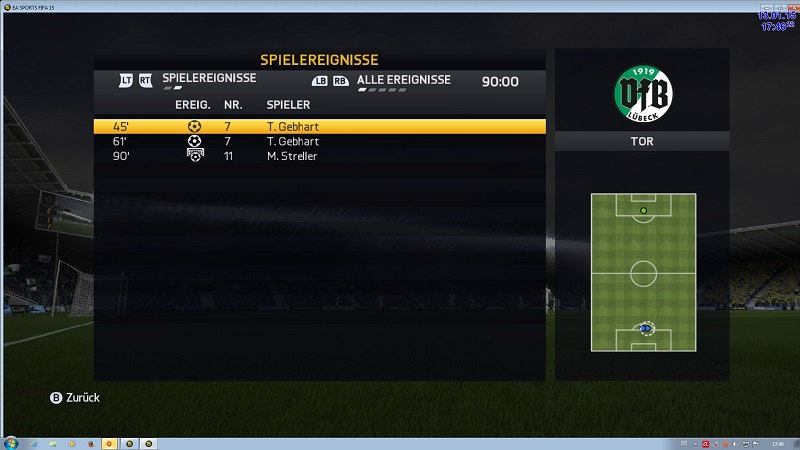This screenshot has width=800, height=450.
Task: Minimize the FIFA 15 game window
Action: click(765, 5)
